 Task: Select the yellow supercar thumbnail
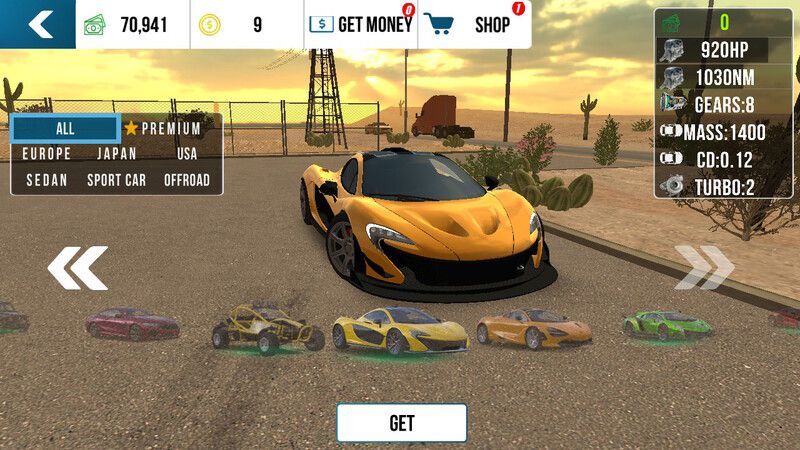coord(400,330)
